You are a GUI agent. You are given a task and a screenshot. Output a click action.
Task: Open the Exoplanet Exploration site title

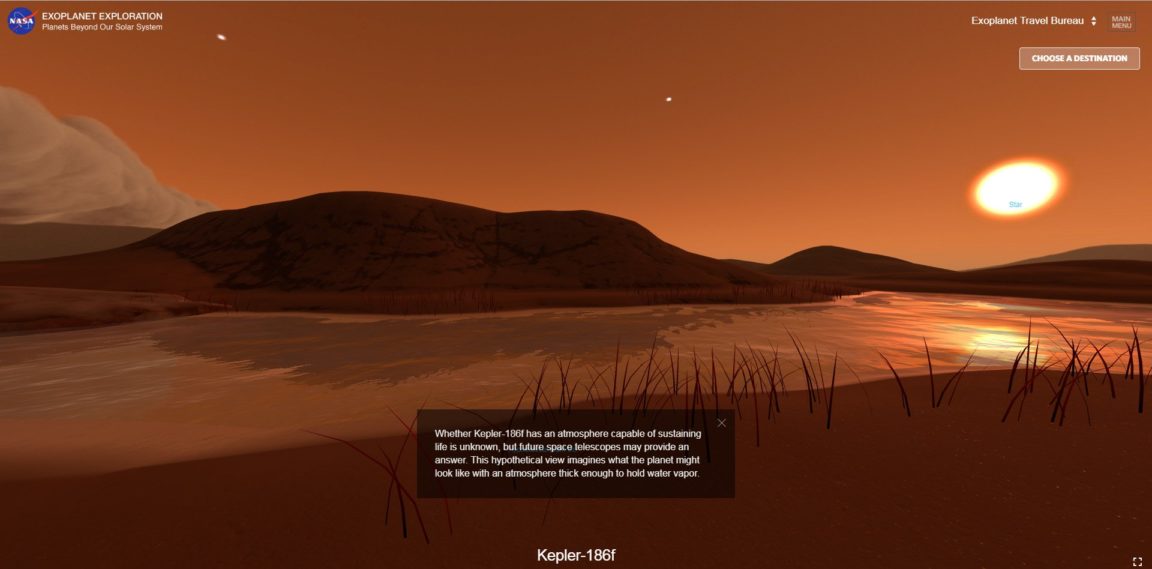coord(102,17)
